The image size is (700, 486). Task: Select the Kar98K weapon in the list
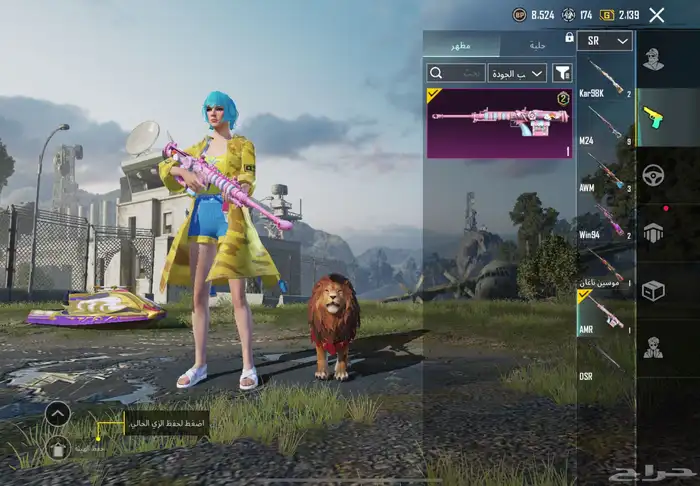(605, 79)
